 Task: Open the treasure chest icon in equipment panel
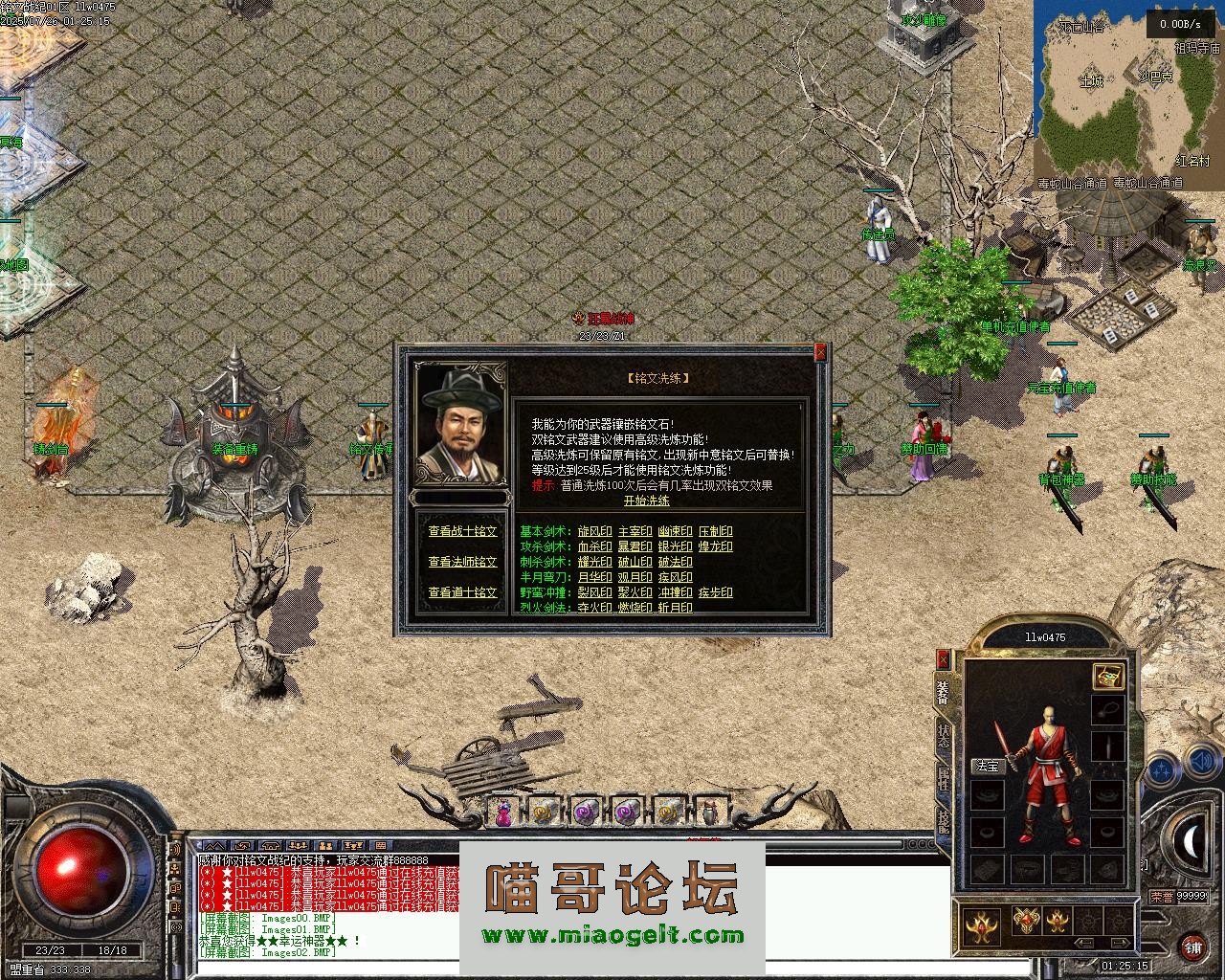(1108, 677)
